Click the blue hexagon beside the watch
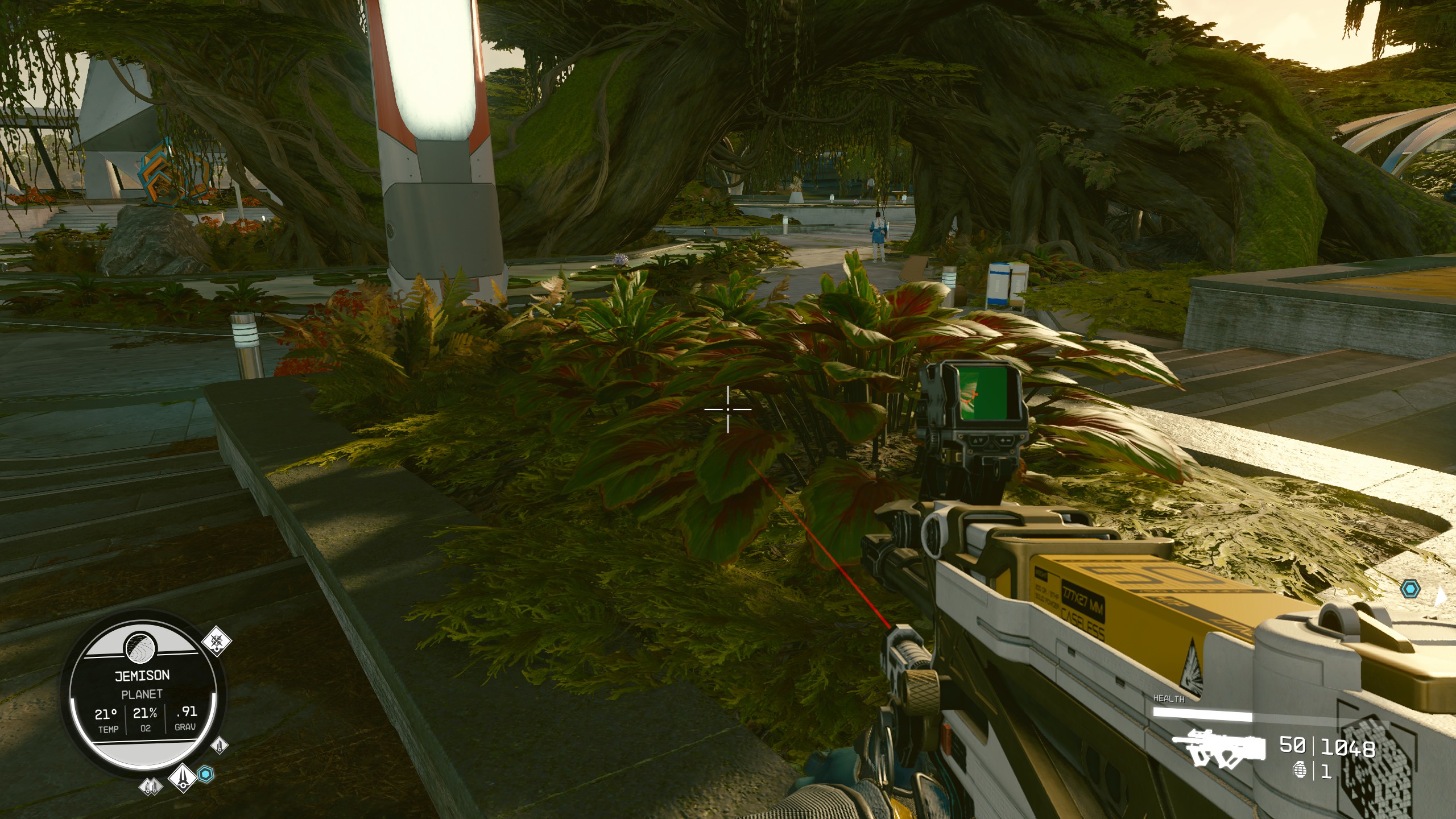Viewport: 1456px width, 819px height. (x=205, y=773)
